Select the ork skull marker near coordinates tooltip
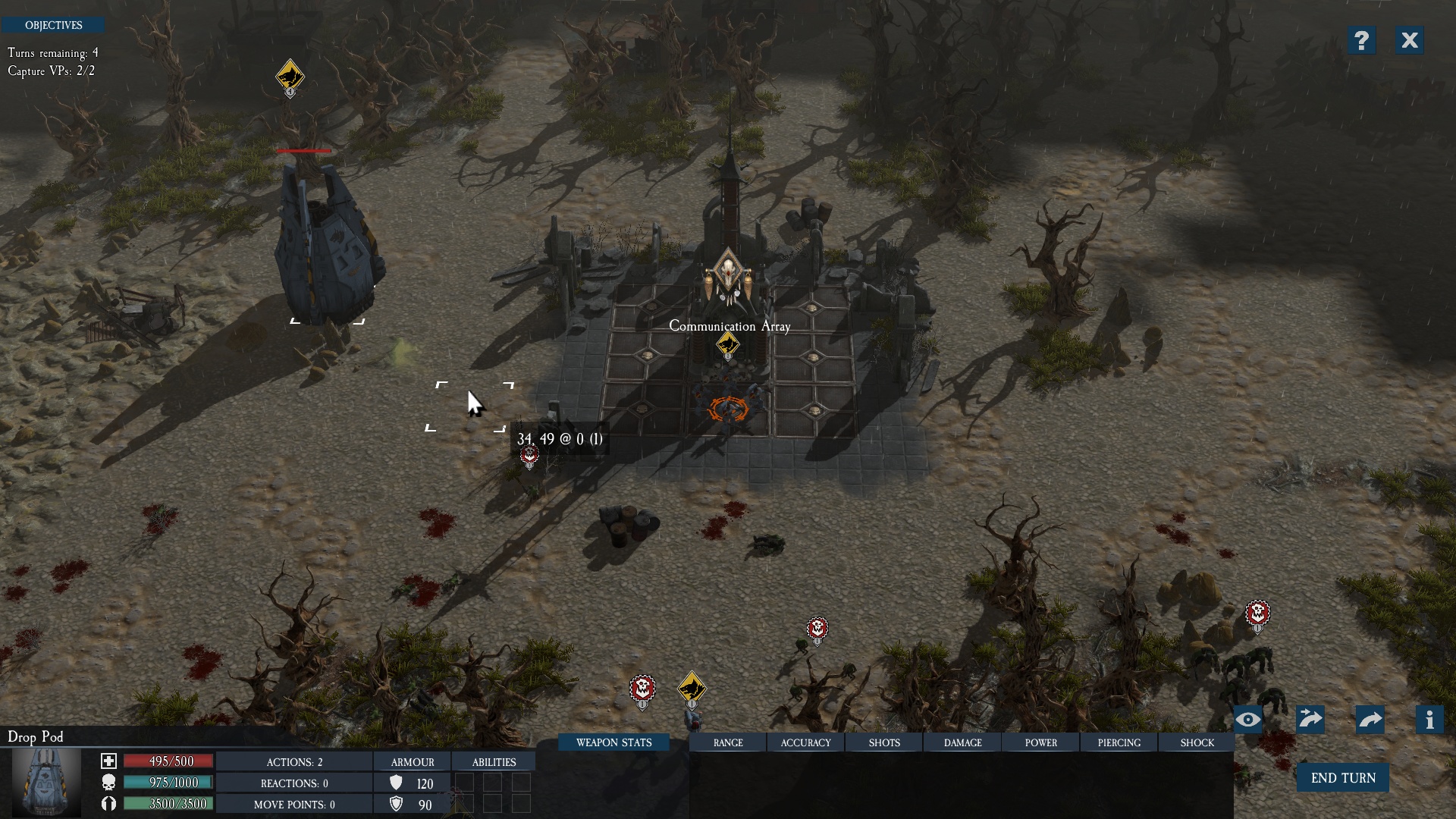1456x819 pixels. point(529,457)
